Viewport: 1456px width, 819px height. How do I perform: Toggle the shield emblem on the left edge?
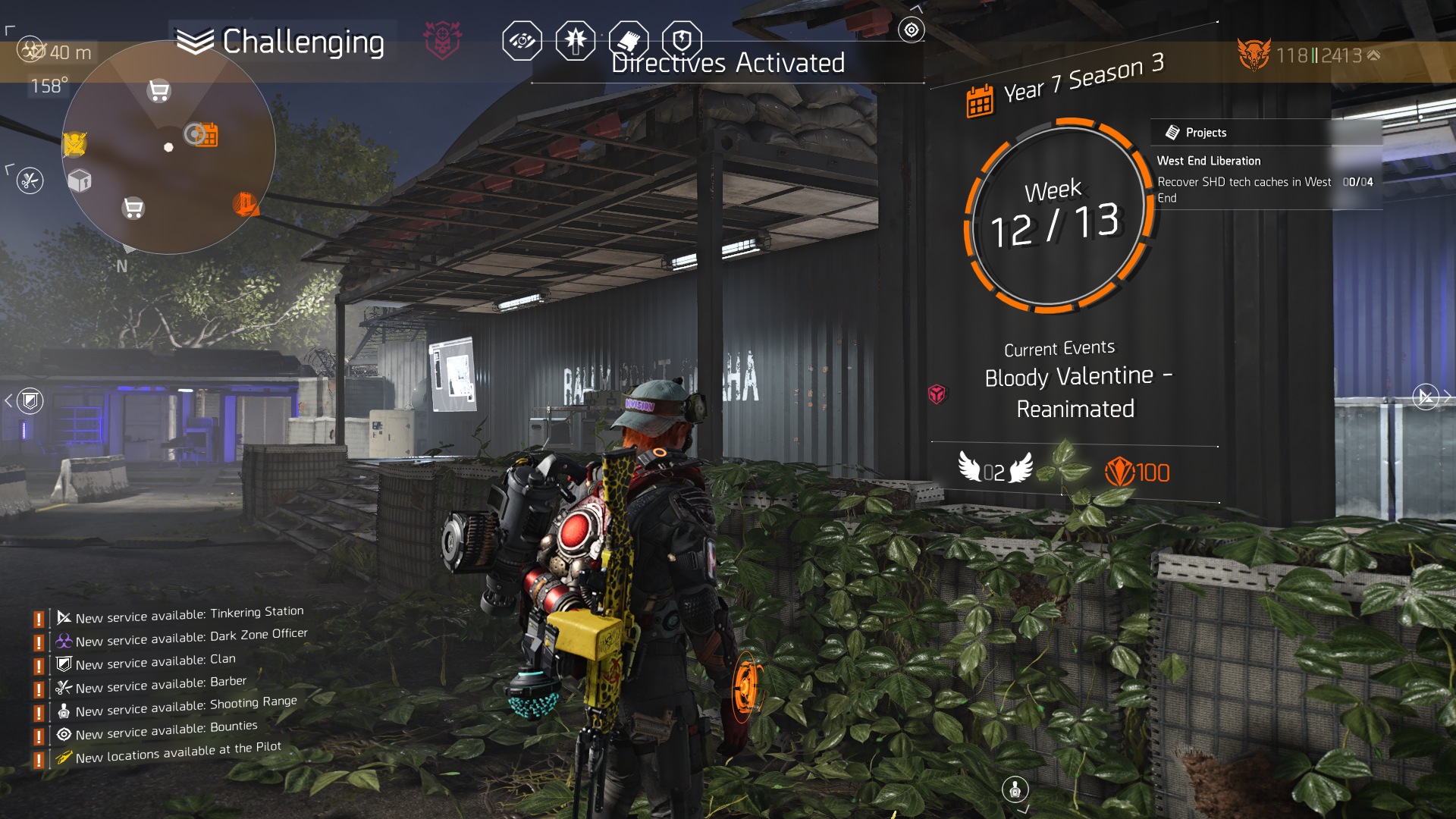29,399
